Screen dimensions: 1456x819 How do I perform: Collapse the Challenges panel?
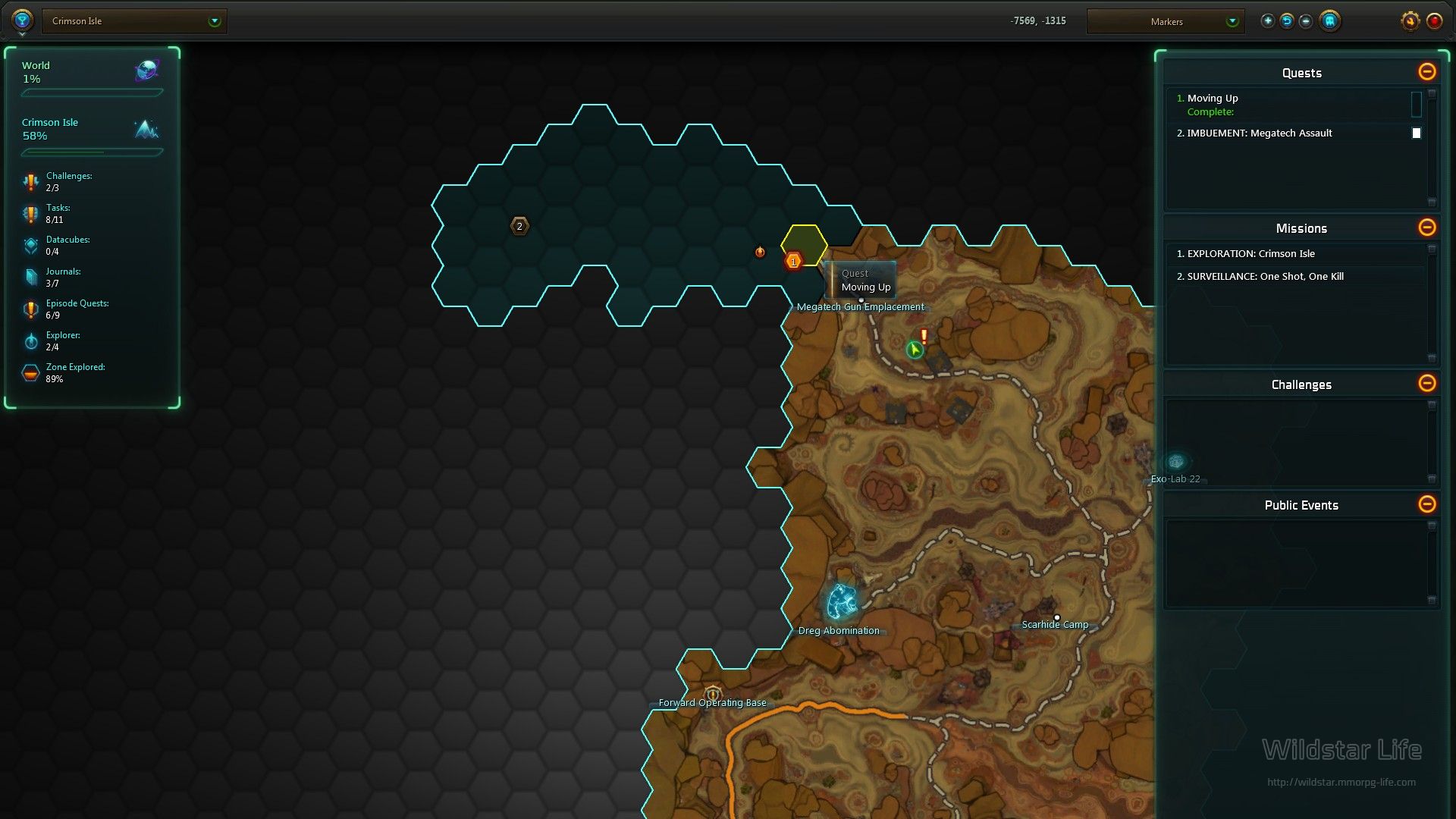1426,384
